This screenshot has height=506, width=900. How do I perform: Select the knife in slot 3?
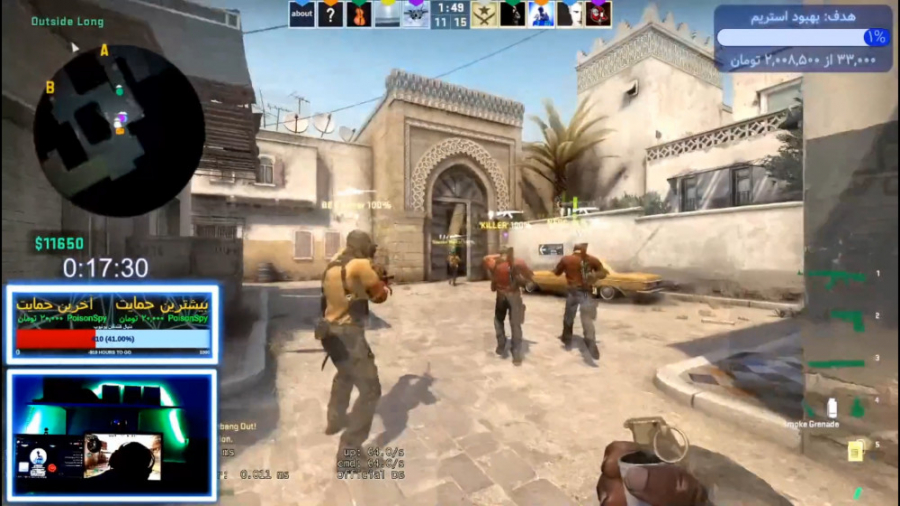835,363
